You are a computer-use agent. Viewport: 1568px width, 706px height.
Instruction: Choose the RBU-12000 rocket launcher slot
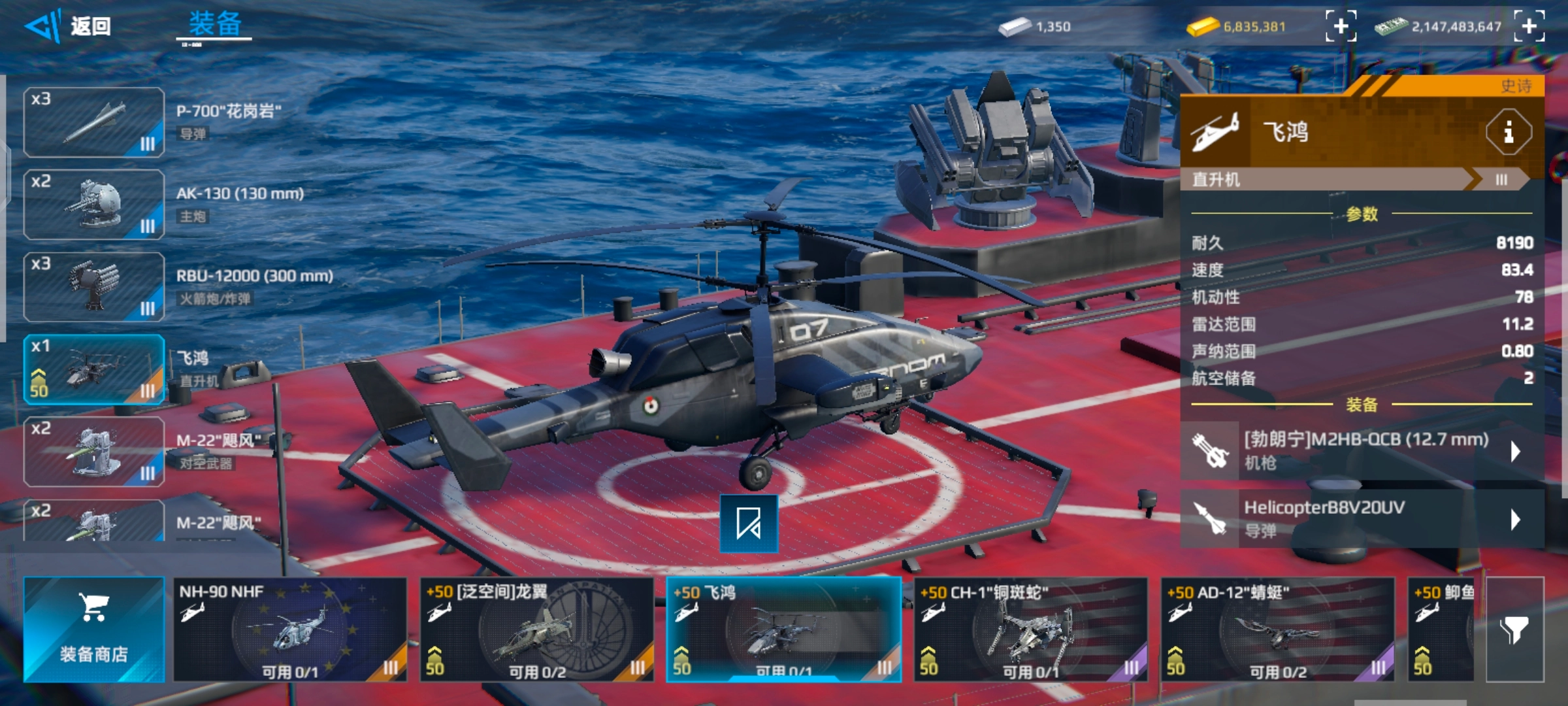coord(94,287)
